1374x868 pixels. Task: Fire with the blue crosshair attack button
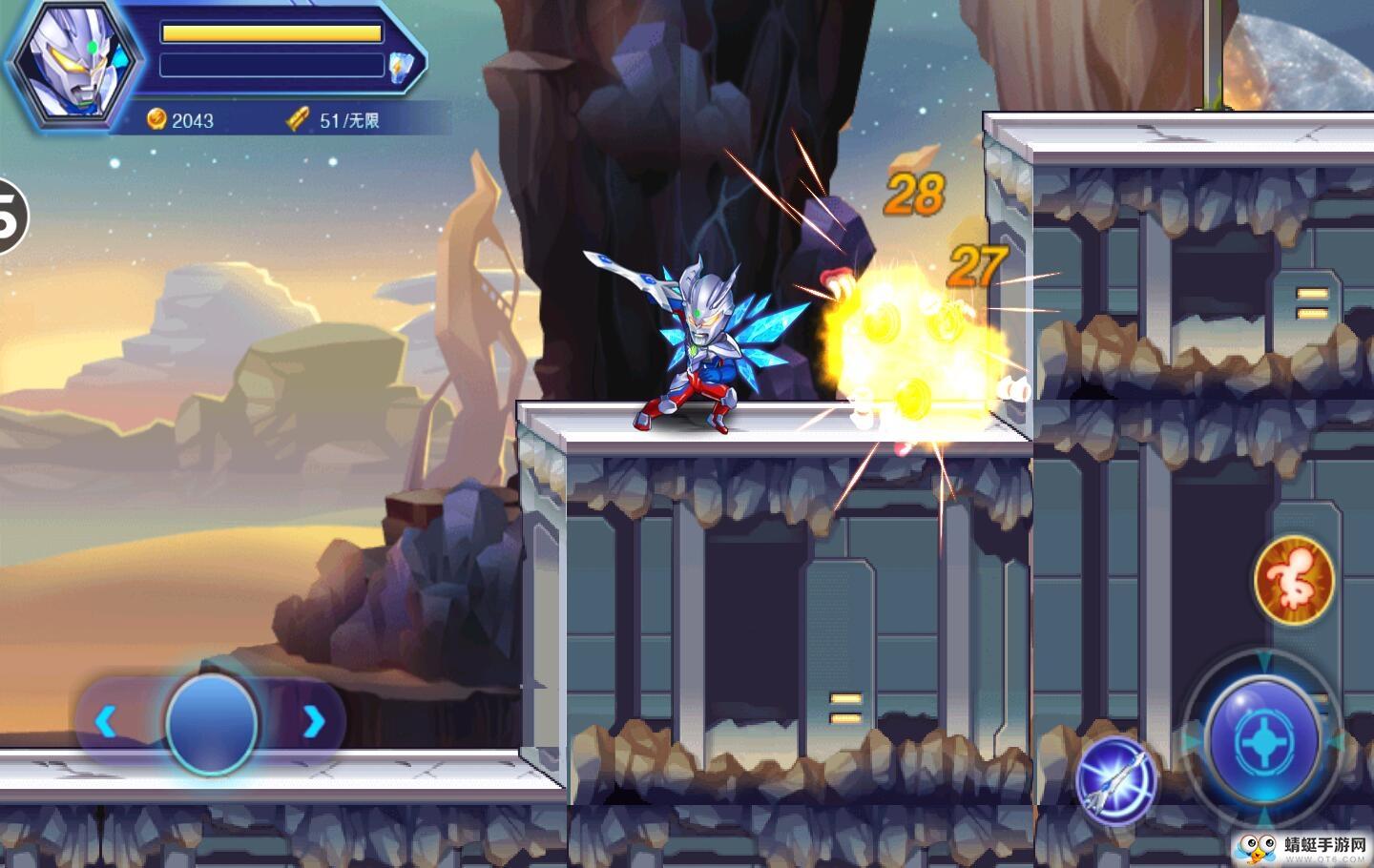pos(1261,741)
